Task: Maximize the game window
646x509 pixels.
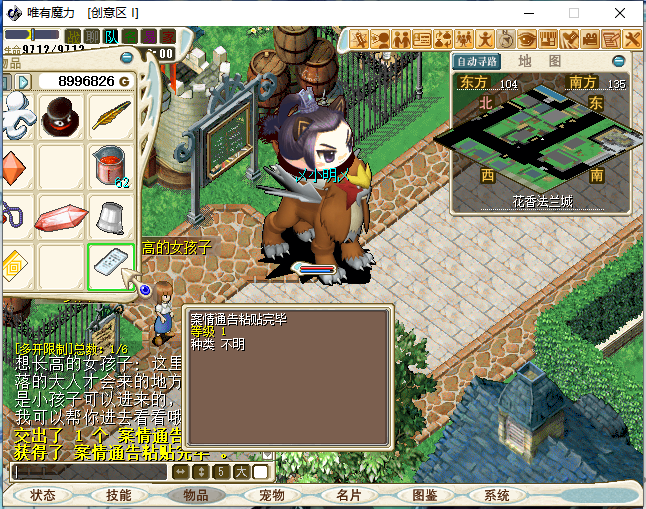Action: tap(574, 13)
